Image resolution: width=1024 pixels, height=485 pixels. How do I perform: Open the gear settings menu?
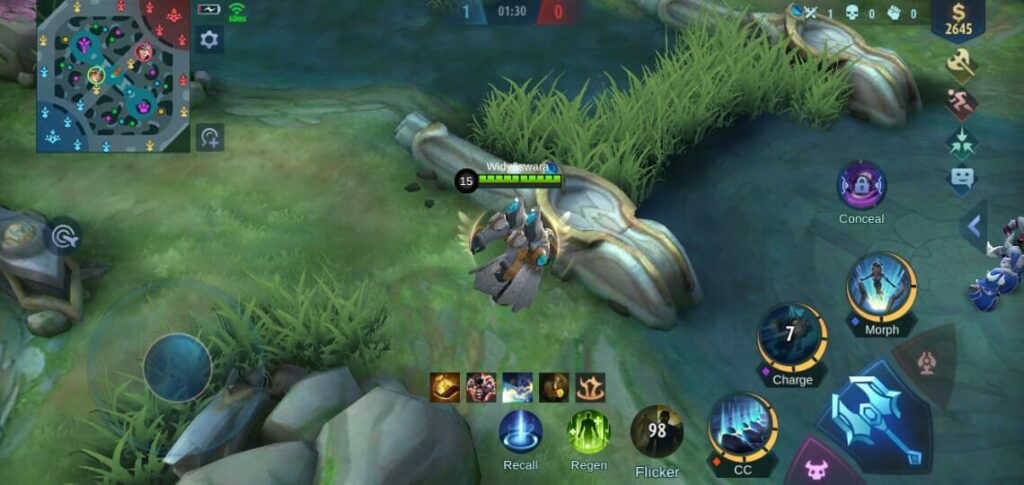click(x=209, y=40)
